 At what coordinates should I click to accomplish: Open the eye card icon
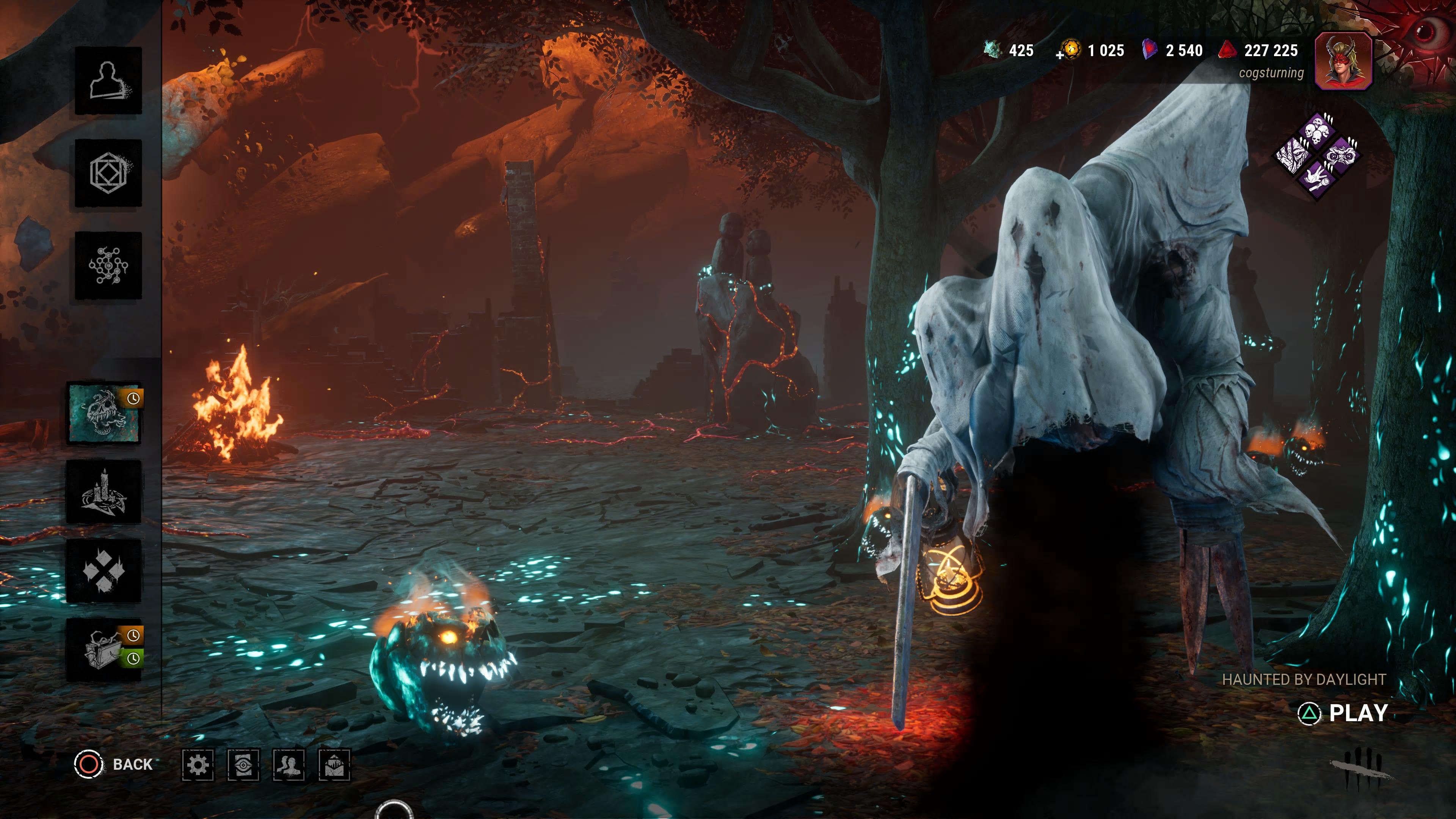(243, 765)
